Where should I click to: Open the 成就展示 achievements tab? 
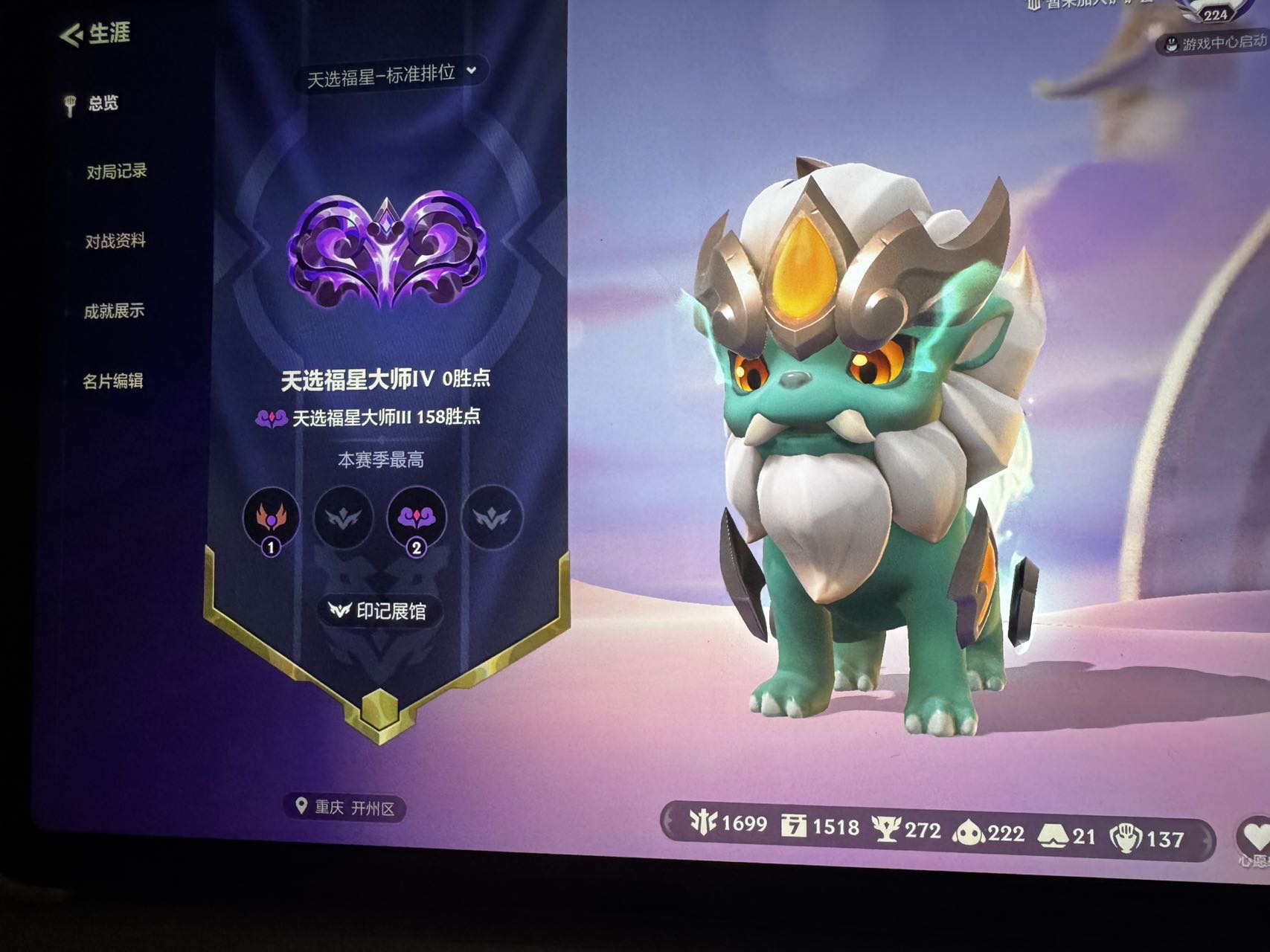pos(114,311)
